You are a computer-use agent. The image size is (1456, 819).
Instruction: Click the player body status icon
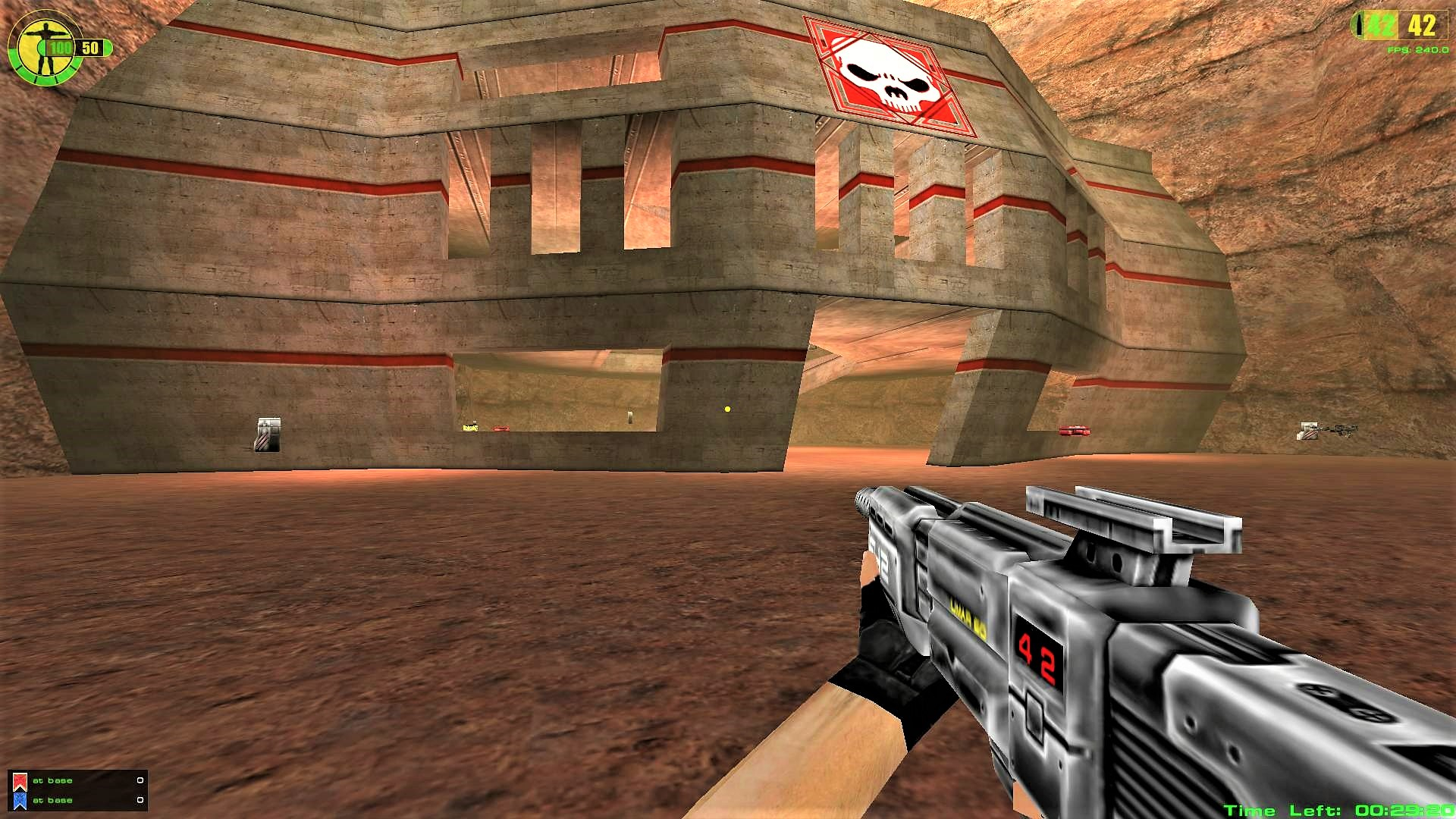(46, 48)
